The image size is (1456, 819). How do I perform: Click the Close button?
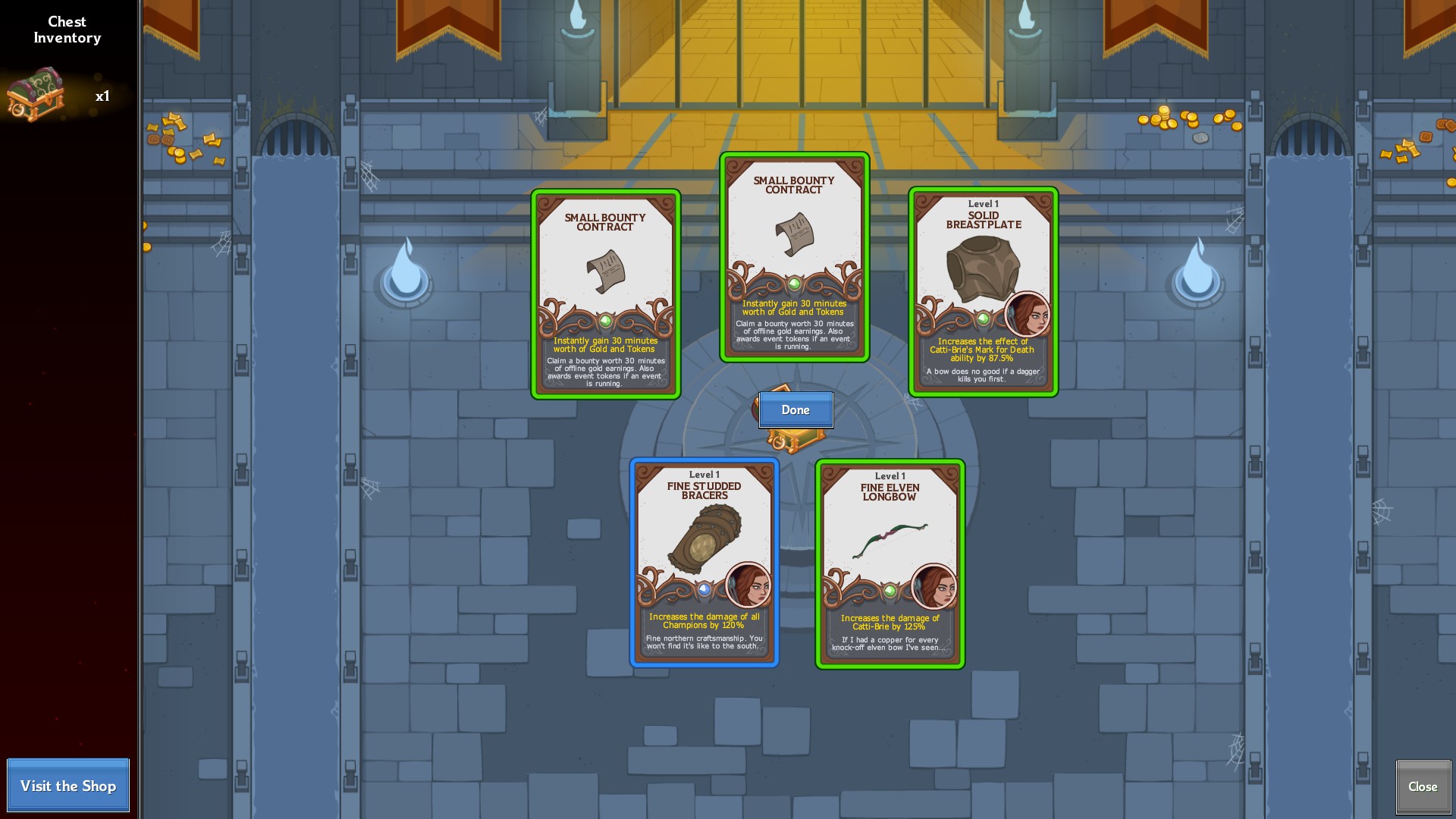point(1423,786)
